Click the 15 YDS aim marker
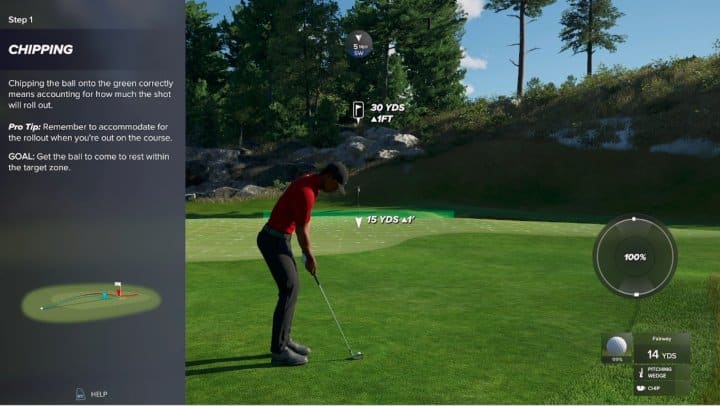Viewport: 720px width, 406px height. 359,221
